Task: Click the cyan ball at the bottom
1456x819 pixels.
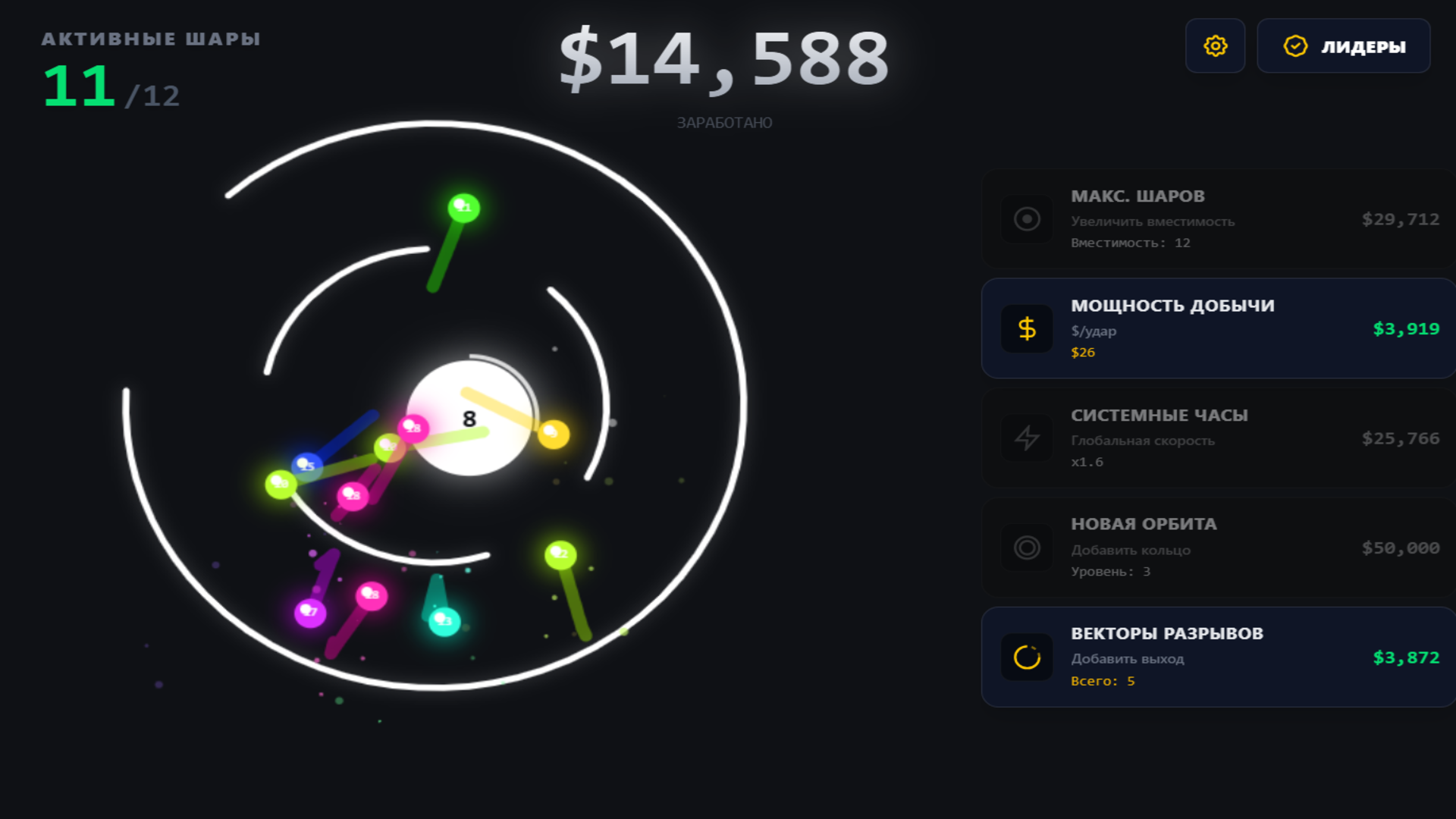Action: tap(444, 623)
